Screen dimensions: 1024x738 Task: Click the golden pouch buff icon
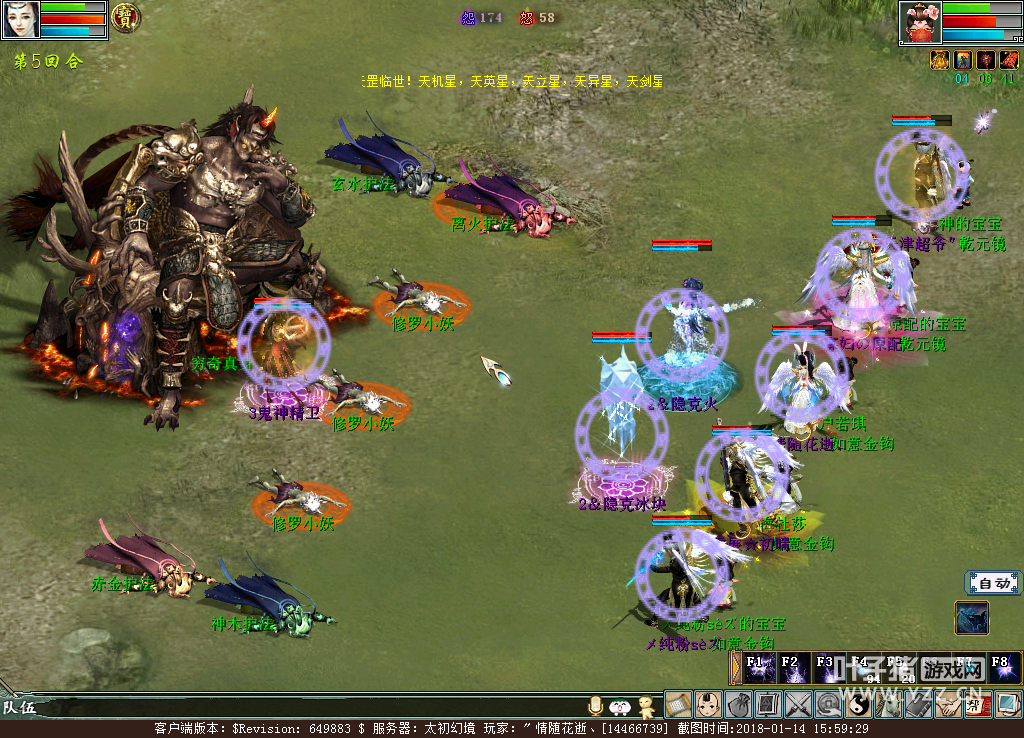click(940, 60)
